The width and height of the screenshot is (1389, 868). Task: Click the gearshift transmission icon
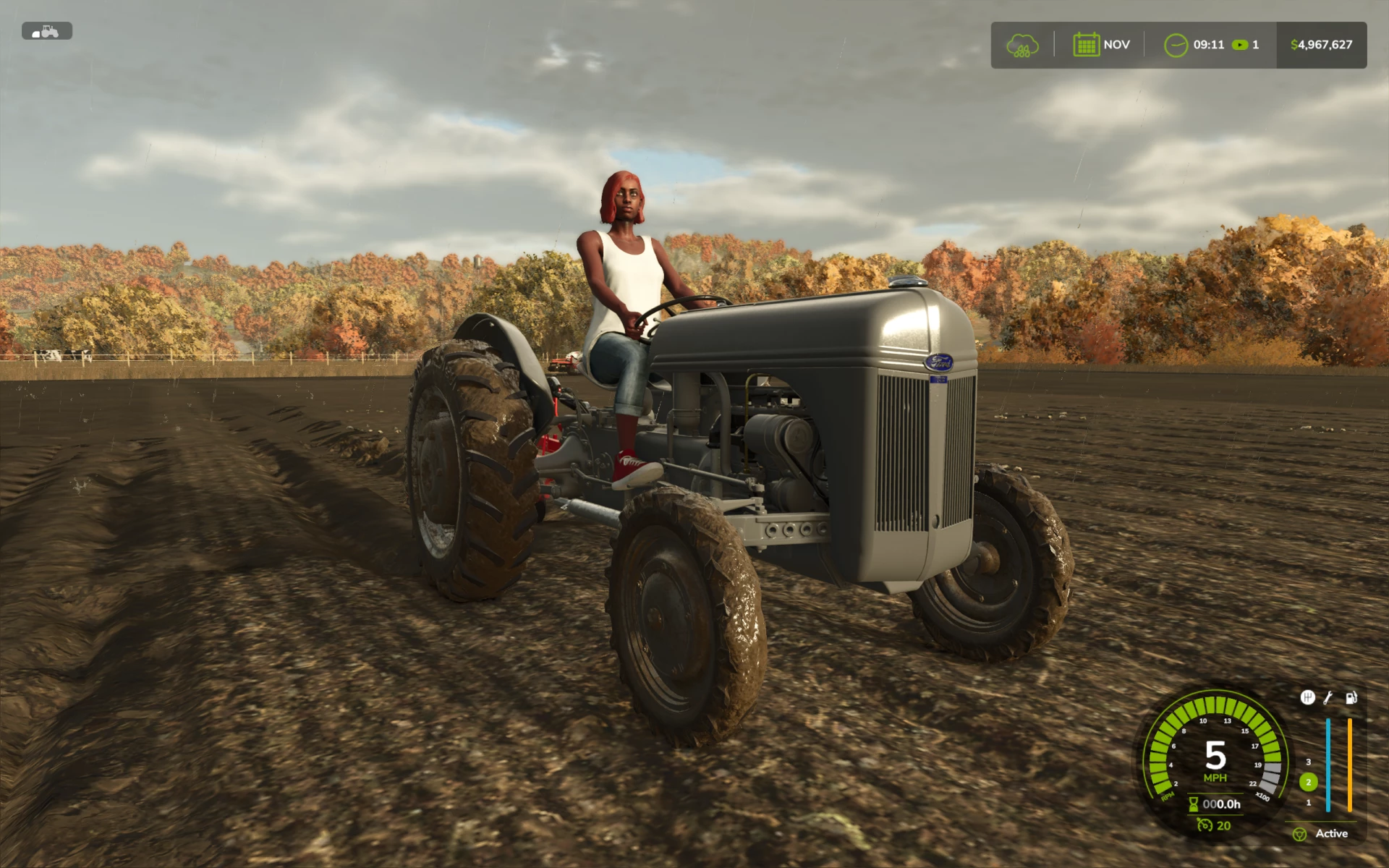pos(1307,697)
